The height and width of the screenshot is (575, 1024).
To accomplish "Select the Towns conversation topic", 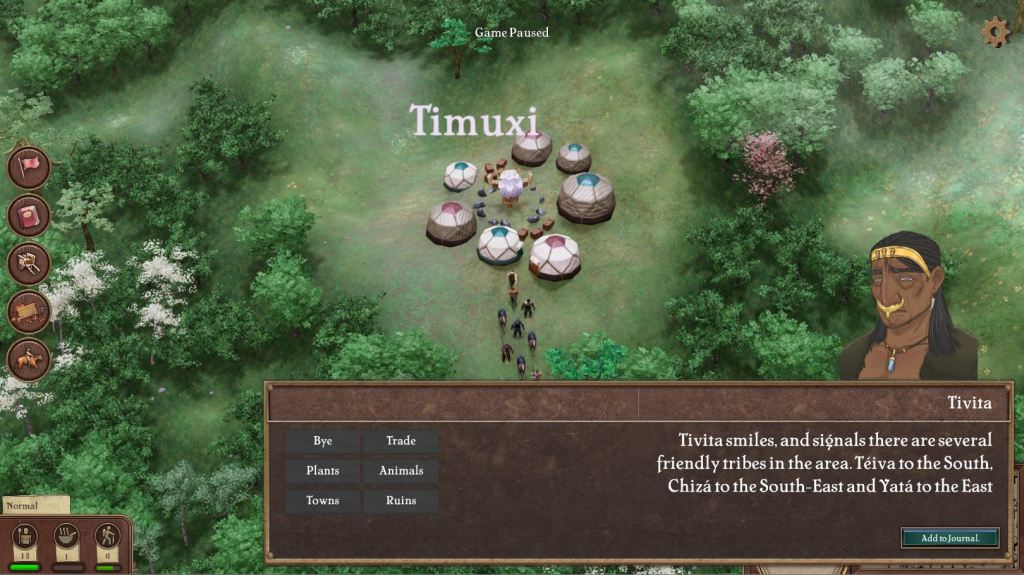I will (322, 501).
